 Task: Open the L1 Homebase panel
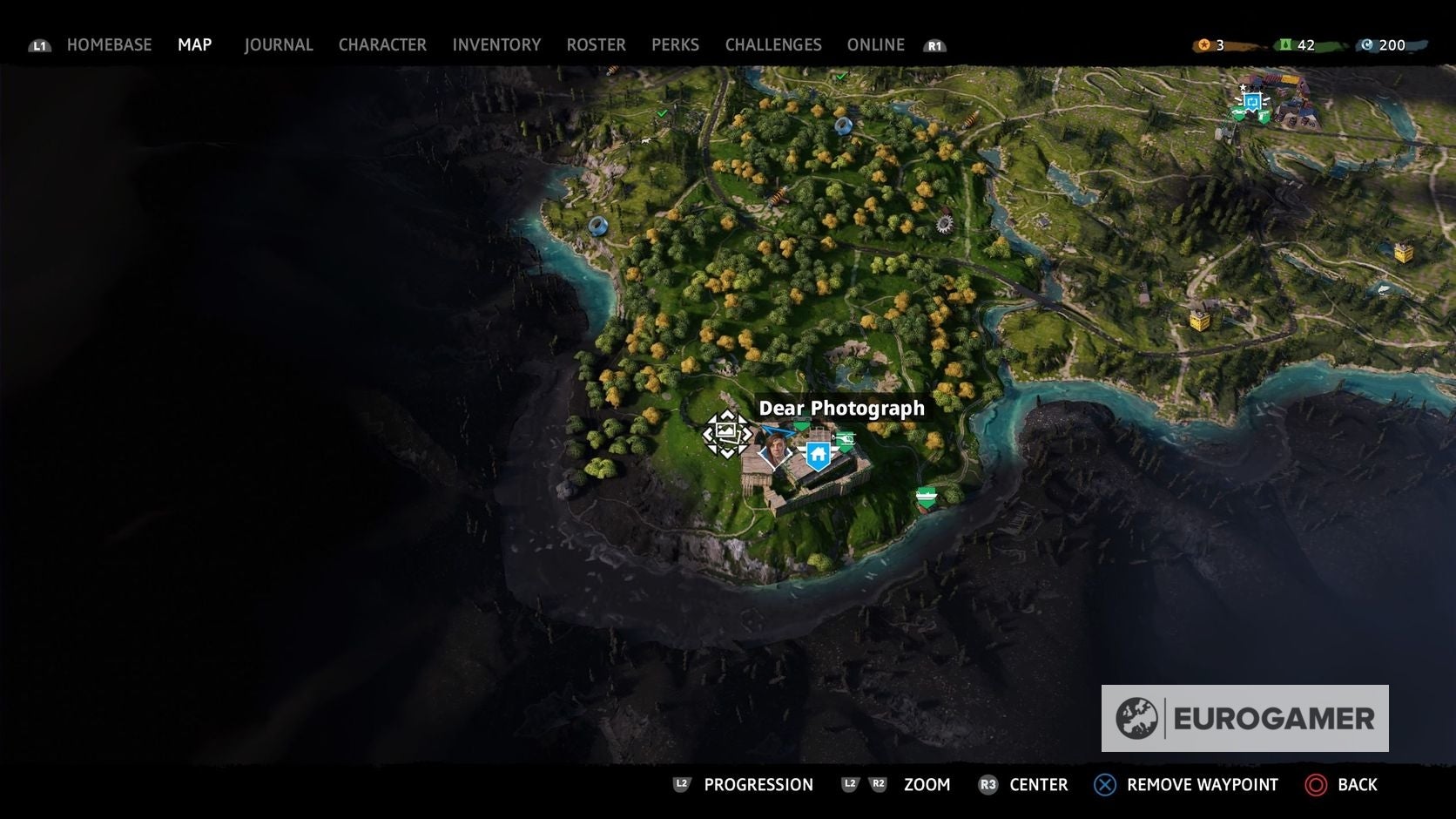click(x=110, y=44)
